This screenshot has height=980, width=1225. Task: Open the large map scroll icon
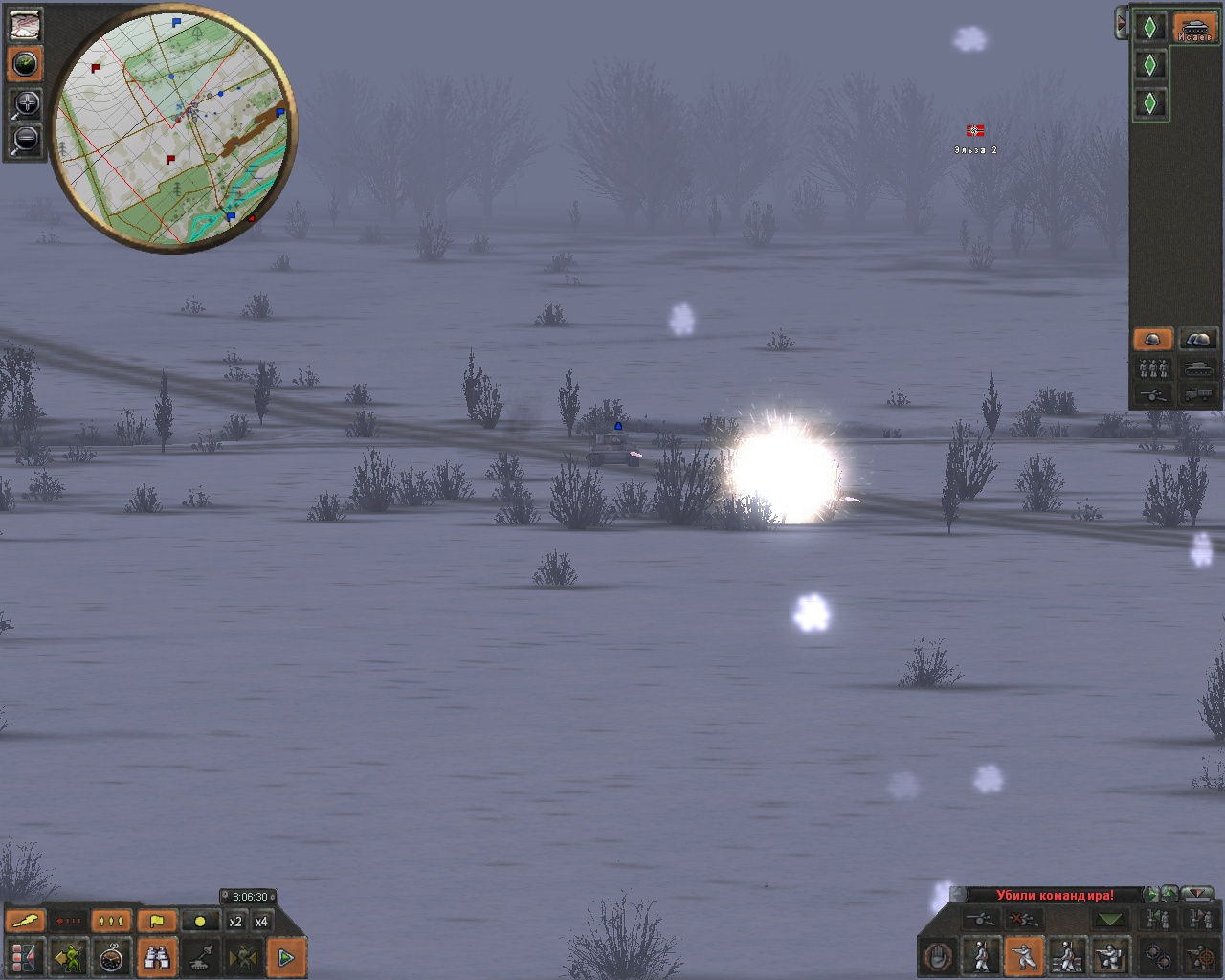click(x=26, y=24)
